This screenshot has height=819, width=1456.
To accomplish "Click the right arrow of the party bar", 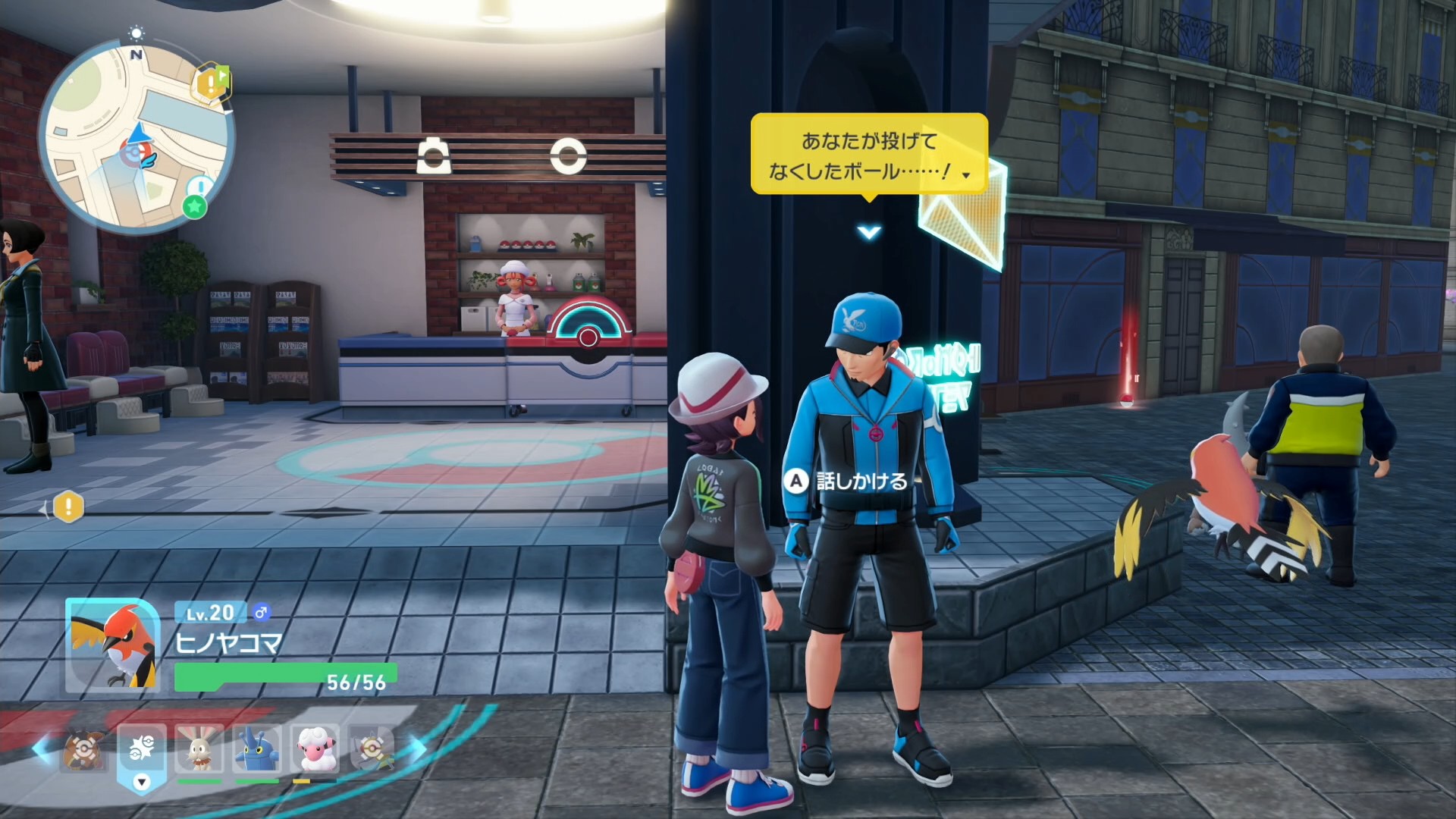I will 418,749.
